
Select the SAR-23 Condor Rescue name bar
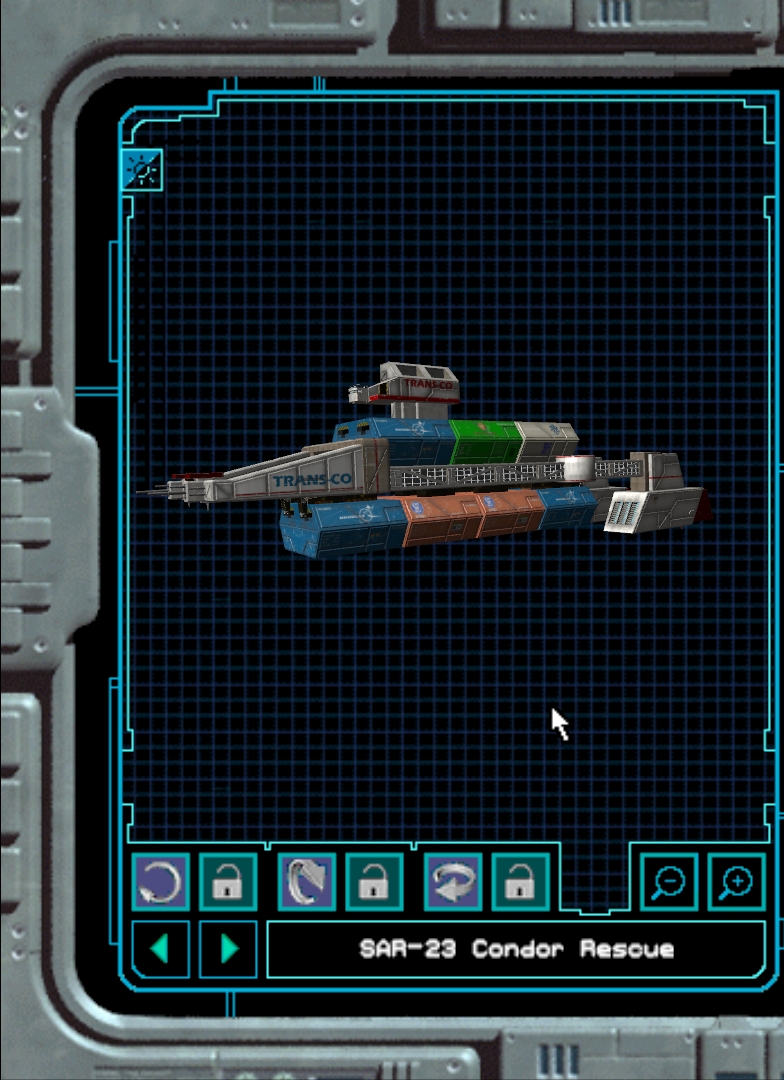coord(516,949)
